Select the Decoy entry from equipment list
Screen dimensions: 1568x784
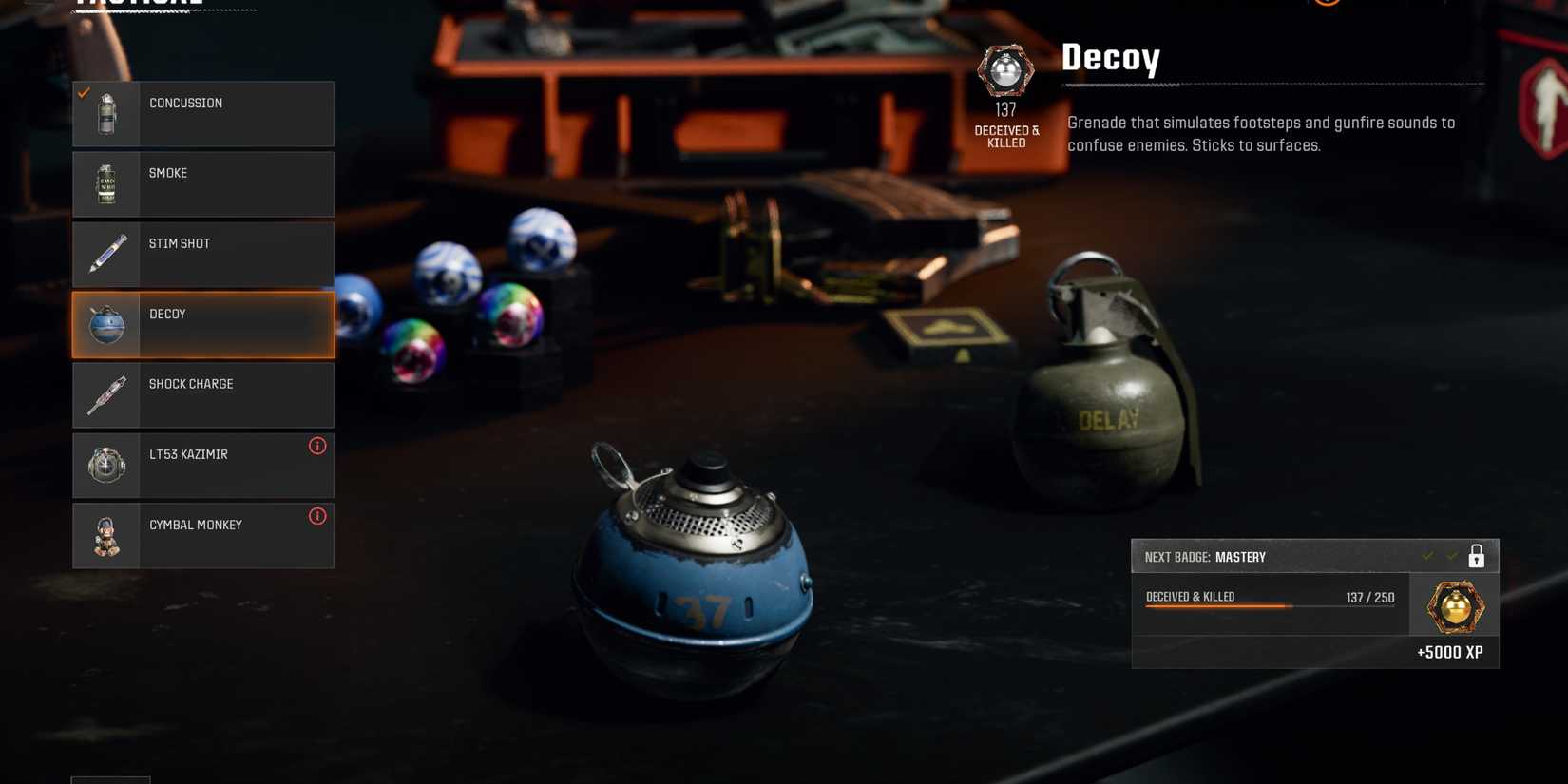(202, 324)
